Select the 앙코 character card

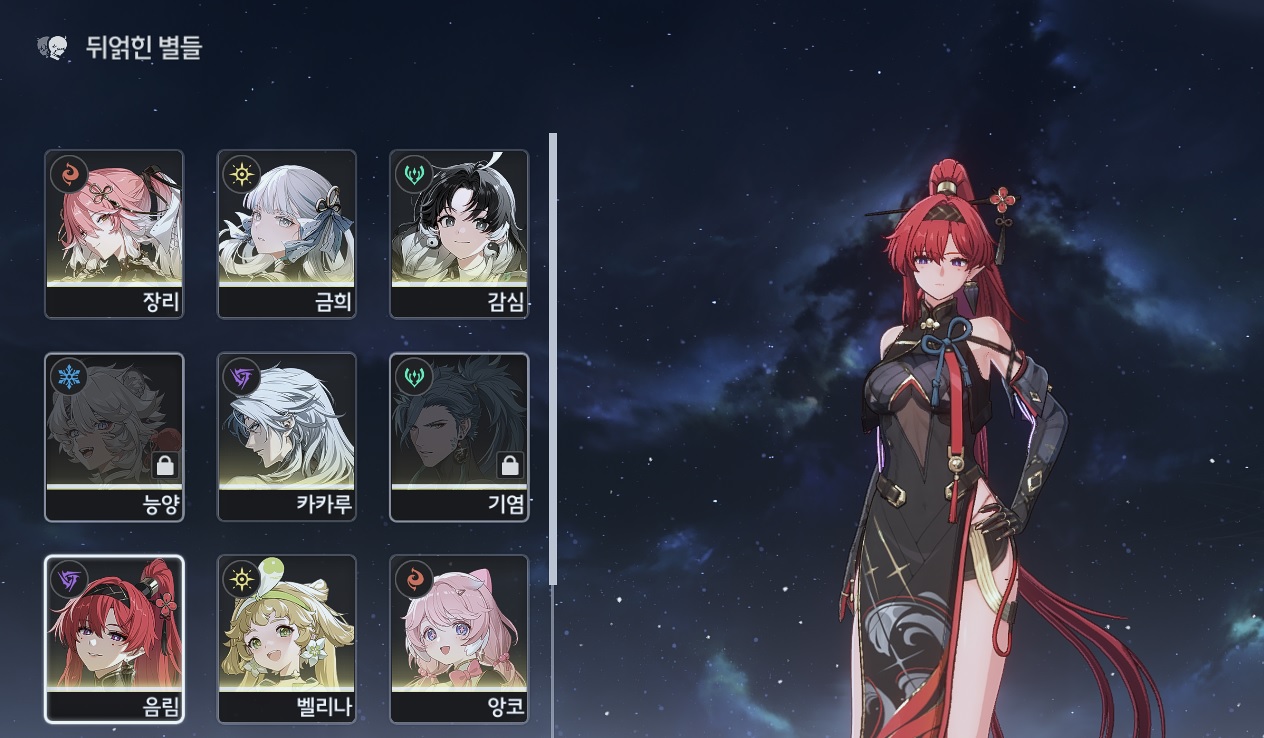coord(458,639)
